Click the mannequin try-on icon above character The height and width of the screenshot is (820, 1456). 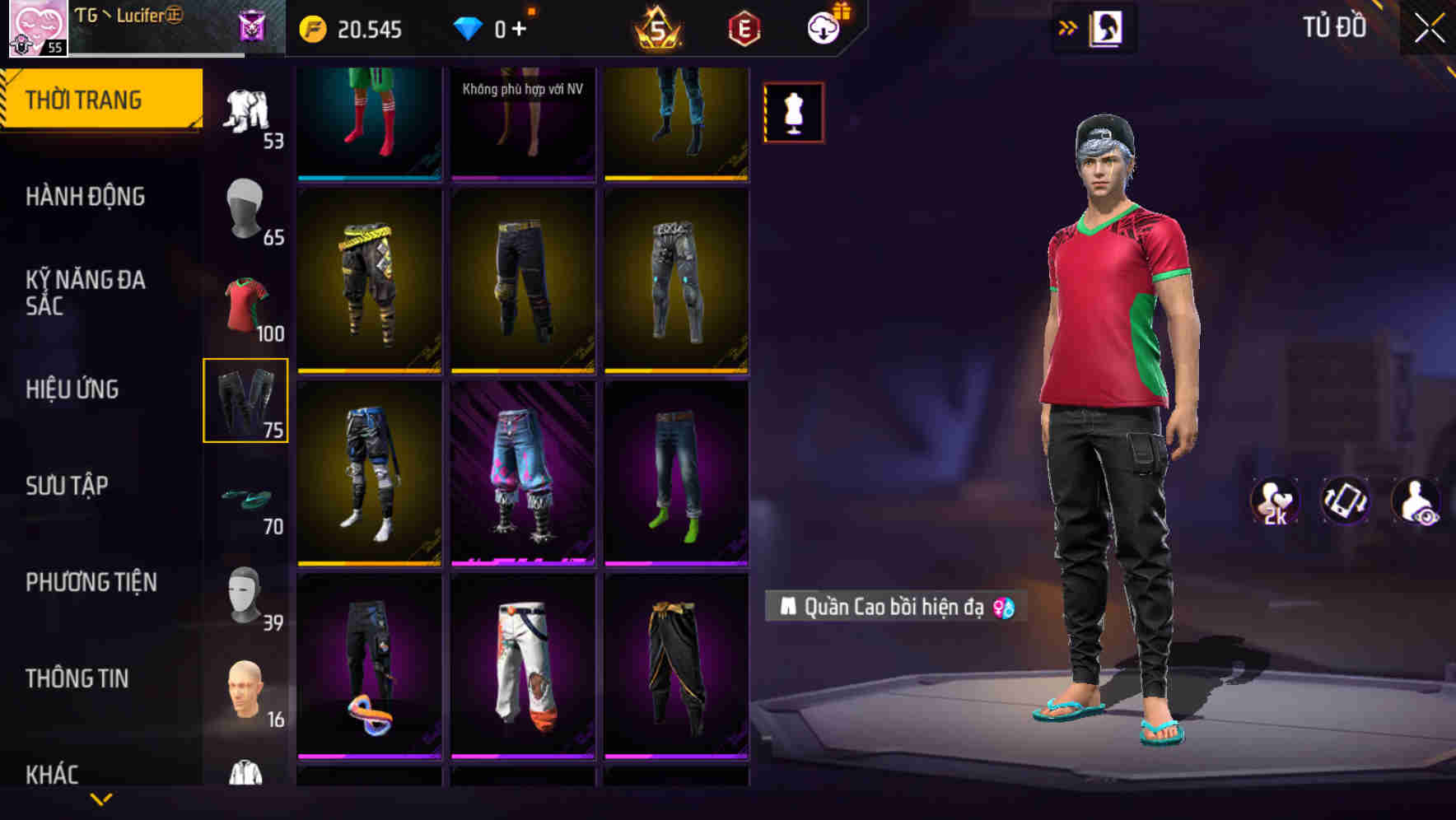pos(793,113)
